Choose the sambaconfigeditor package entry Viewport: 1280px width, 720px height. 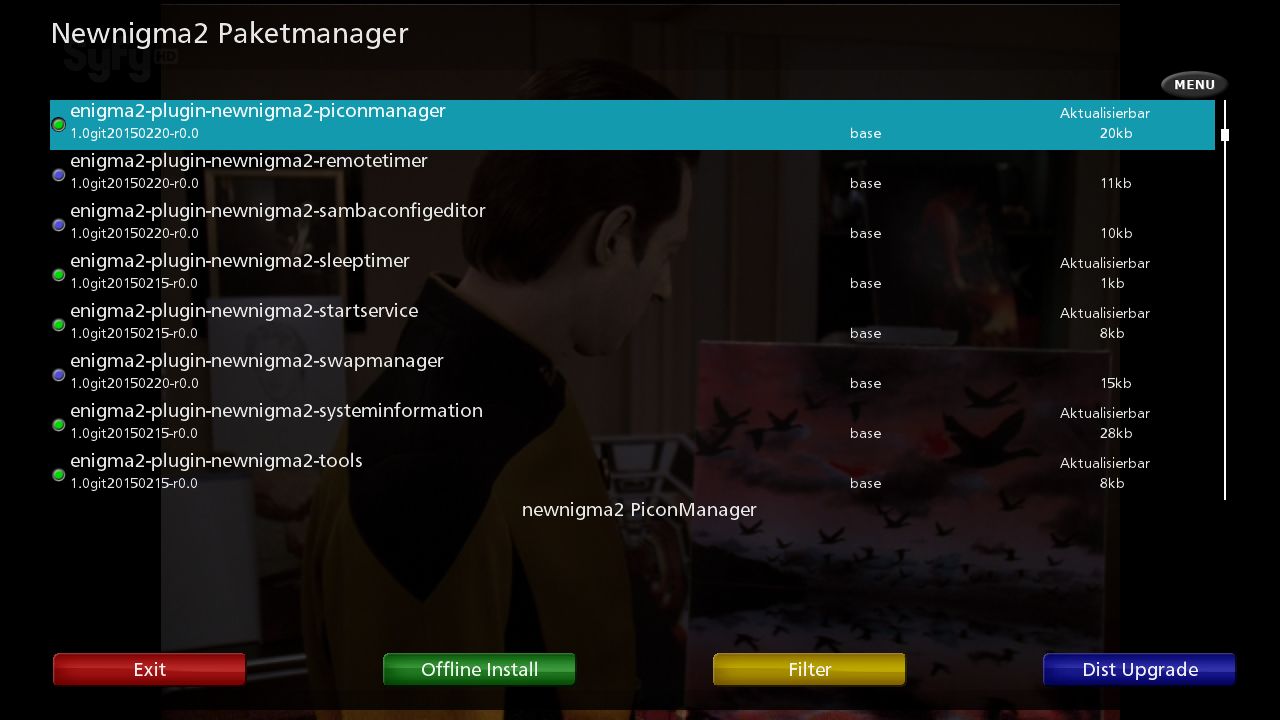pyautogui.click(x=632, y=224)
